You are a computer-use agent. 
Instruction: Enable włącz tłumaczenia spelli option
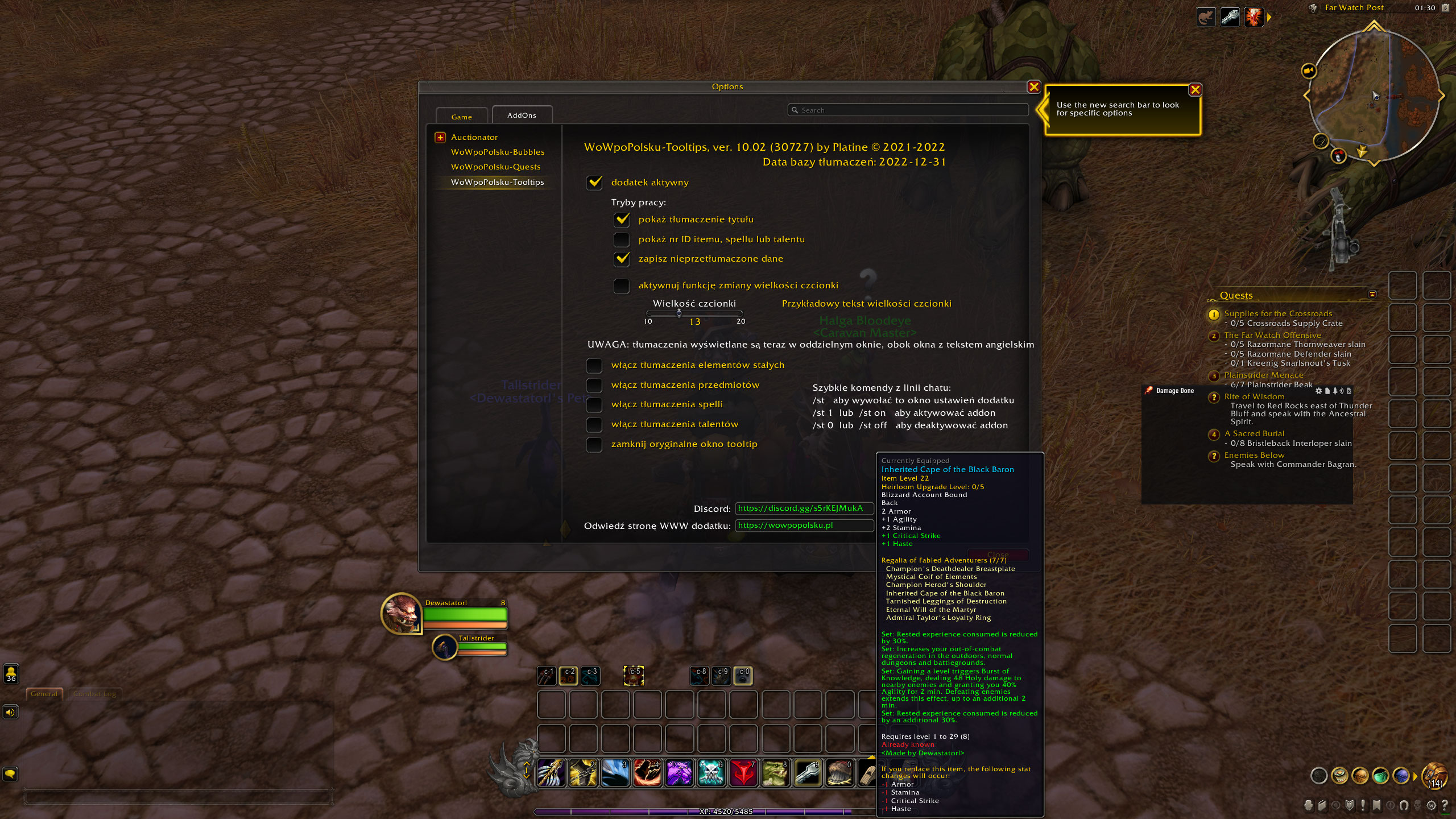(x=594, y=404)
